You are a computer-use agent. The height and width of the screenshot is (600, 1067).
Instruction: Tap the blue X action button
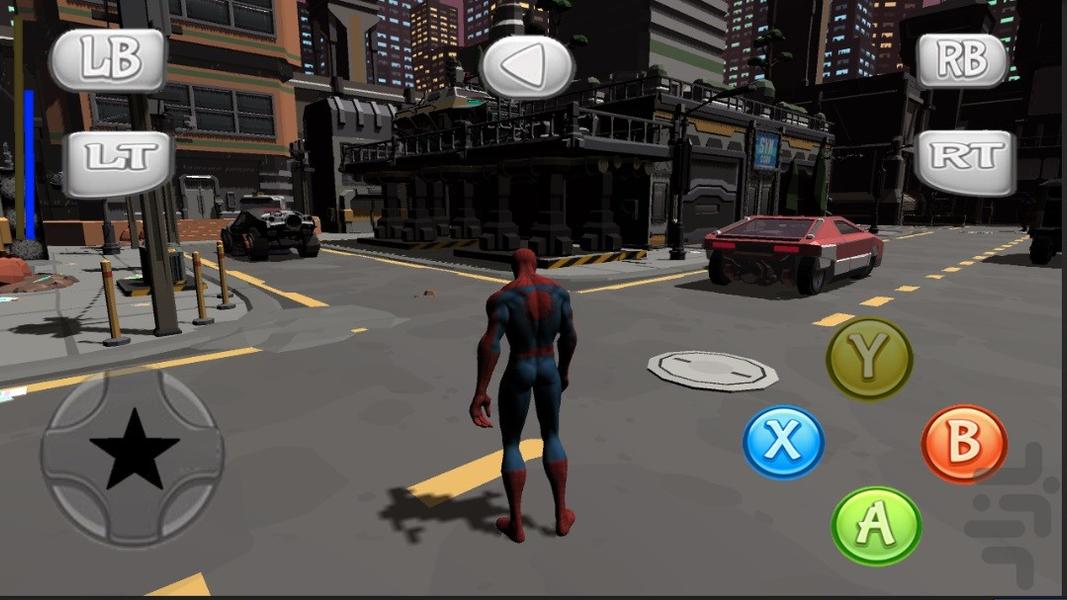(x=784, y=441)
